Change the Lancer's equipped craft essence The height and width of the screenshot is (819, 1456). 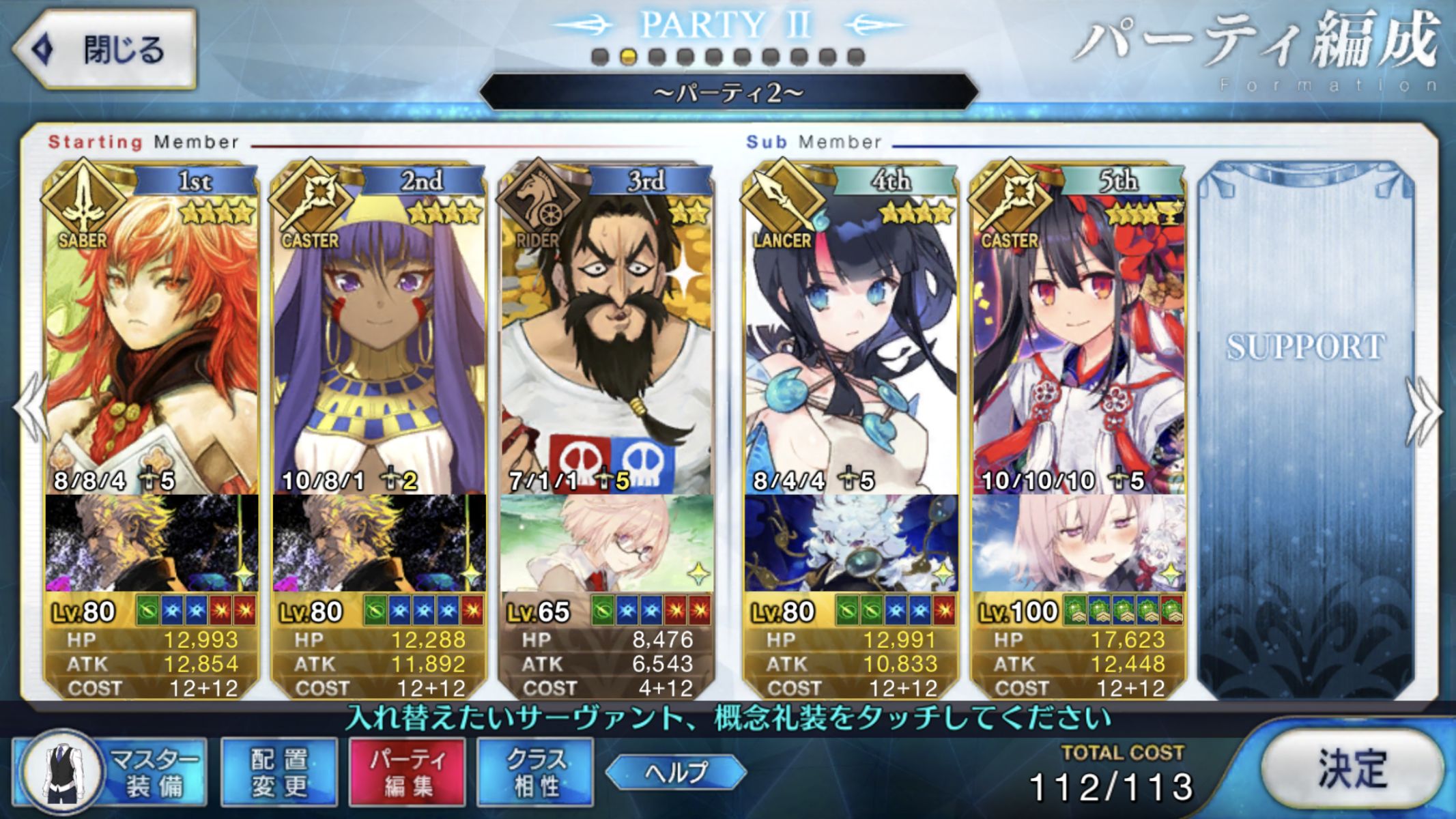(851, 543)
